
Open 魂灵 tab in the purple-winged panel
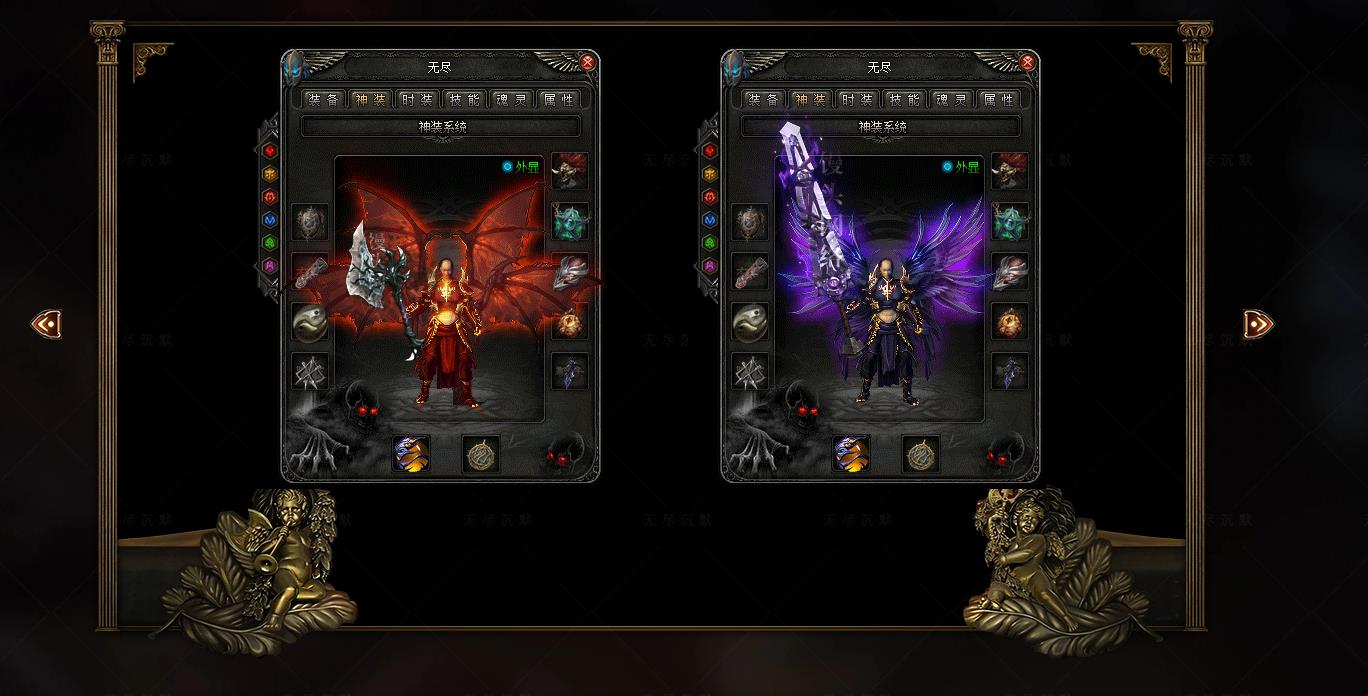(951, 100)
